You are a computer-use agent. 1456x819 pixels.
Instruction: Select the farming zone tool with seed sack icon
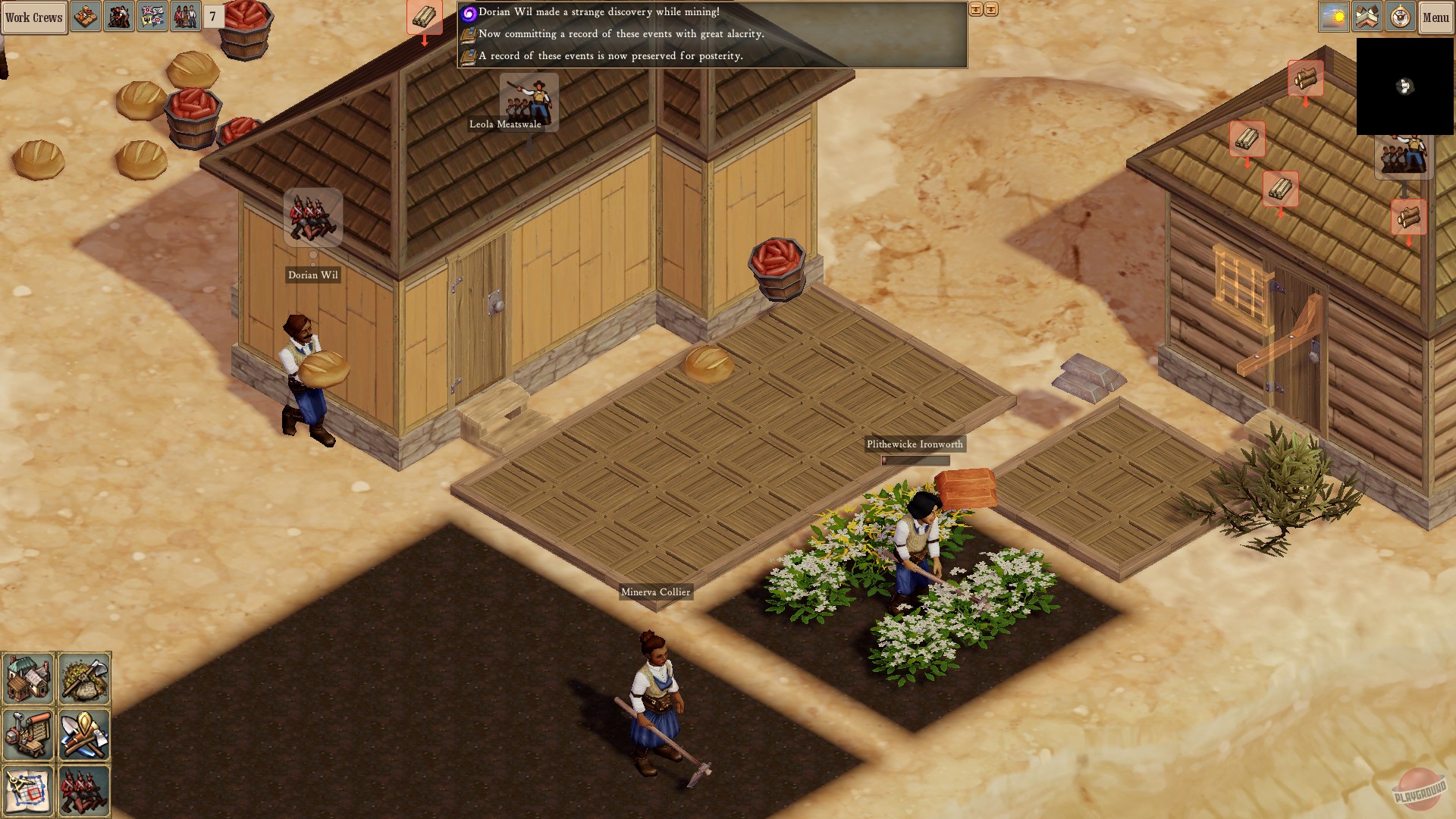[x=84, y=679]
